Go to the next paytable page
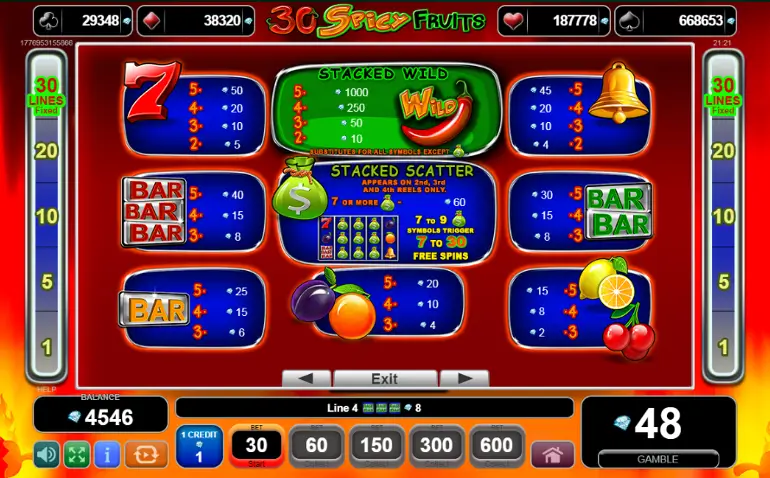The image size is (770, 478). [463, 379]
